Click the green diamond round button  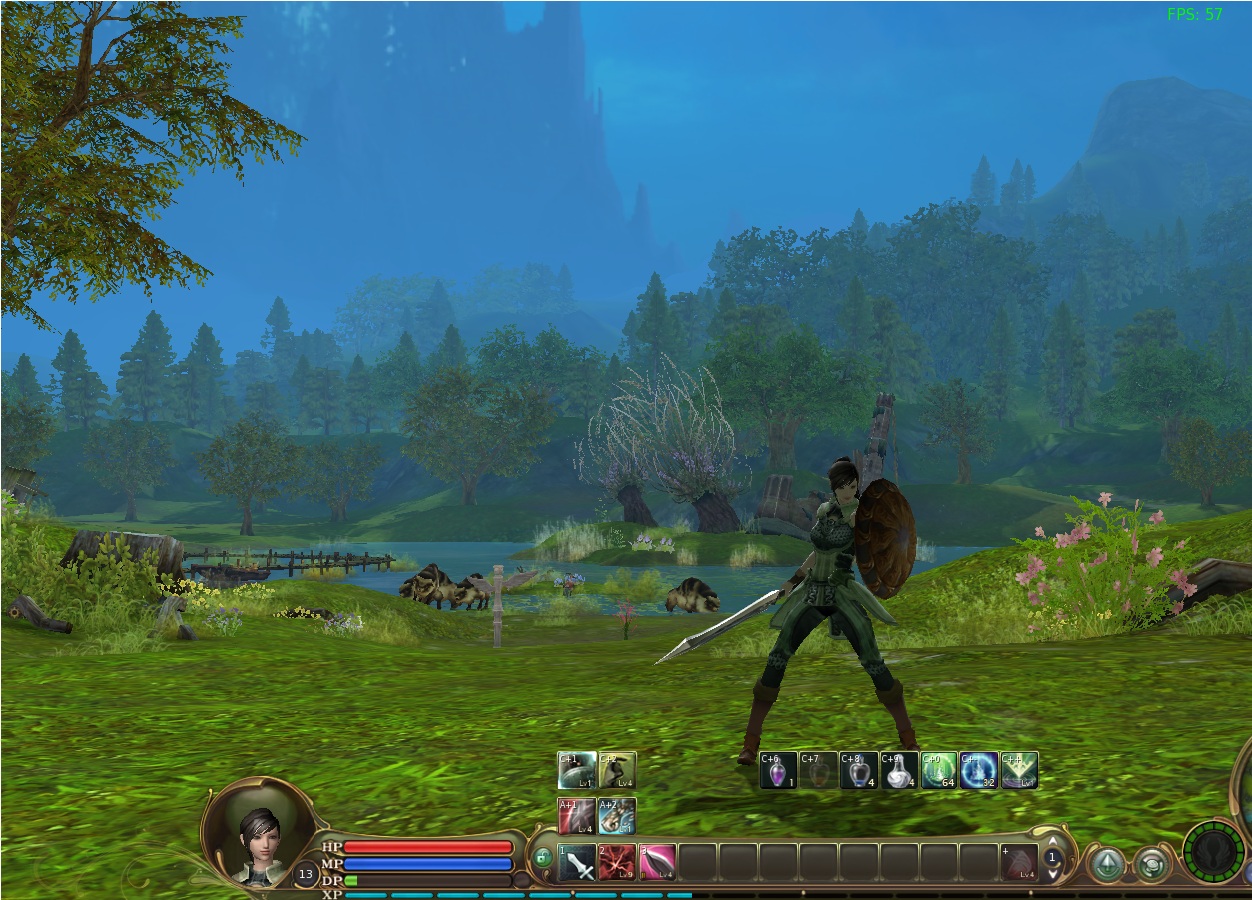coord(1107,864)
